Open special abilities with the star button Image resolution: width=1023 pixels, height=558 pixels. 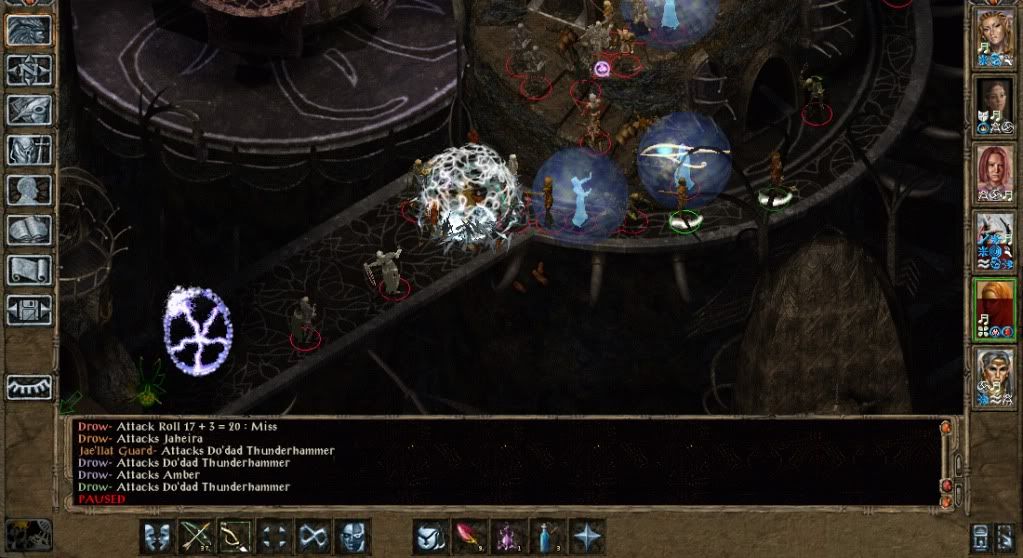(x=587, y=536)
